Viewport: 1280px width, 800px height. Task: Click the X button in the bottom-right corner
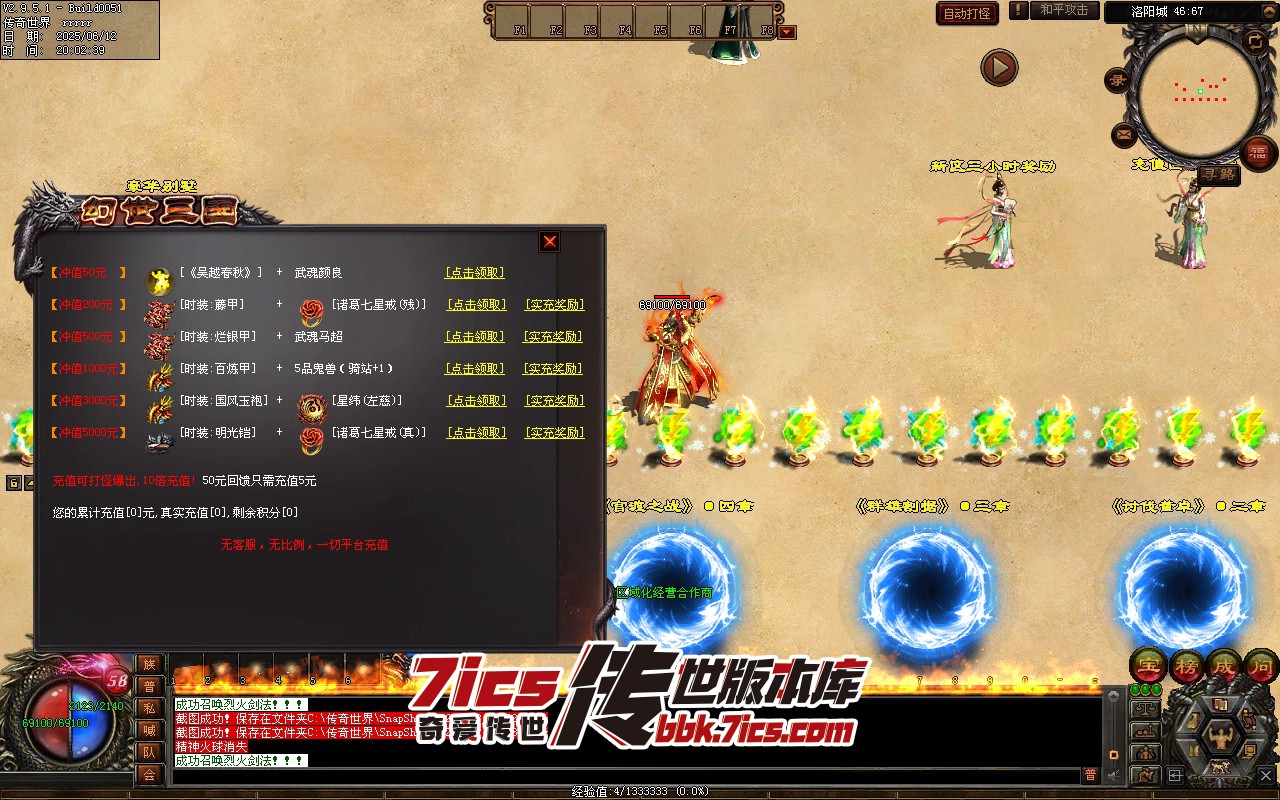coord(1265,774)
